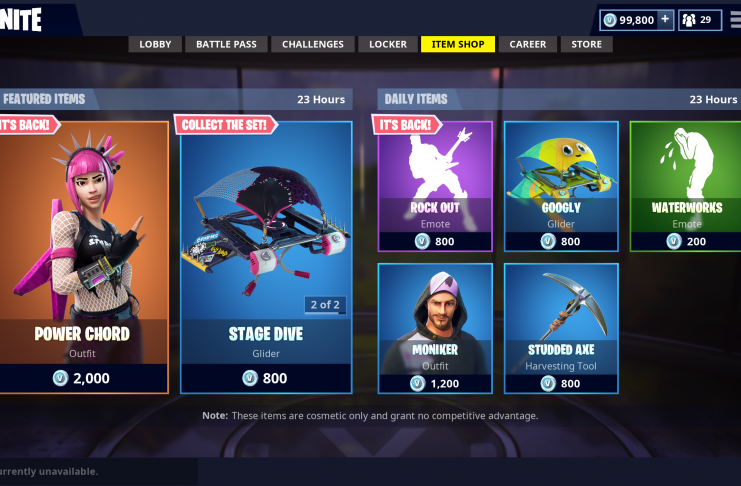Viewport: 741px width, 486px height.
Task: Pick the Rock Out emote
Action: [435, 186]
